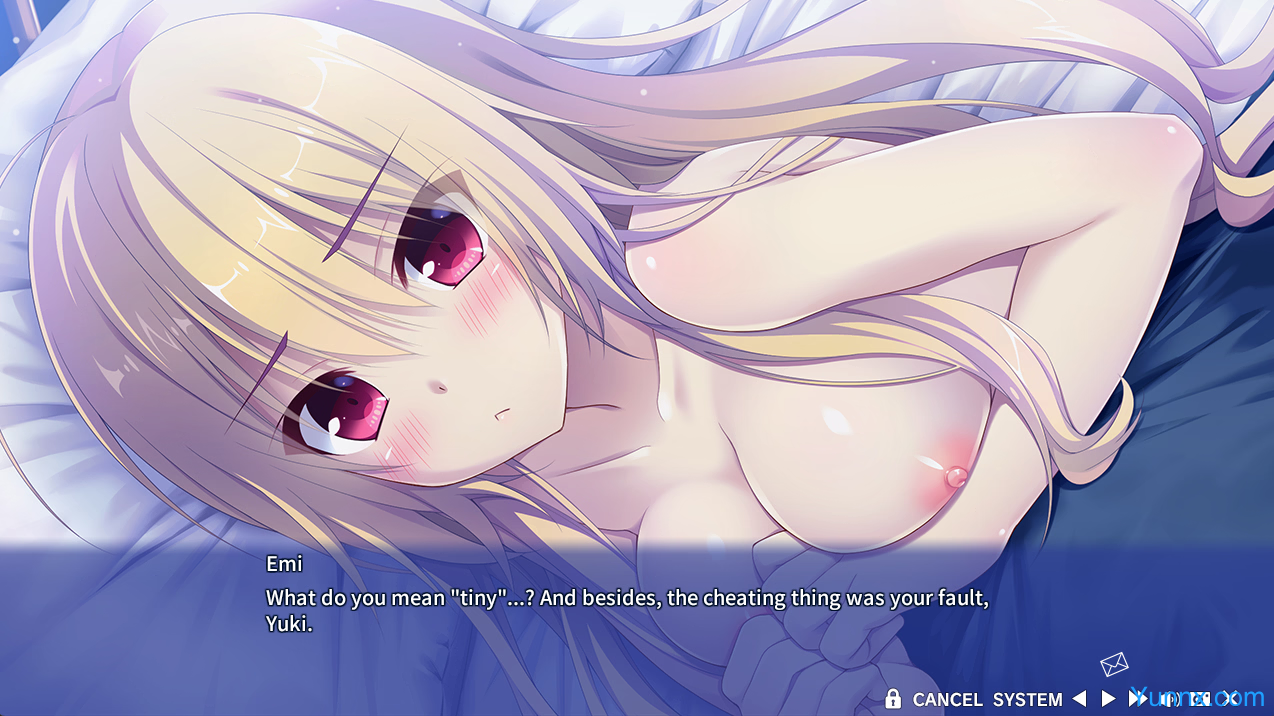Start auto-play with the right arrow
This screenshot has height=716, width=1274.
1108,699
